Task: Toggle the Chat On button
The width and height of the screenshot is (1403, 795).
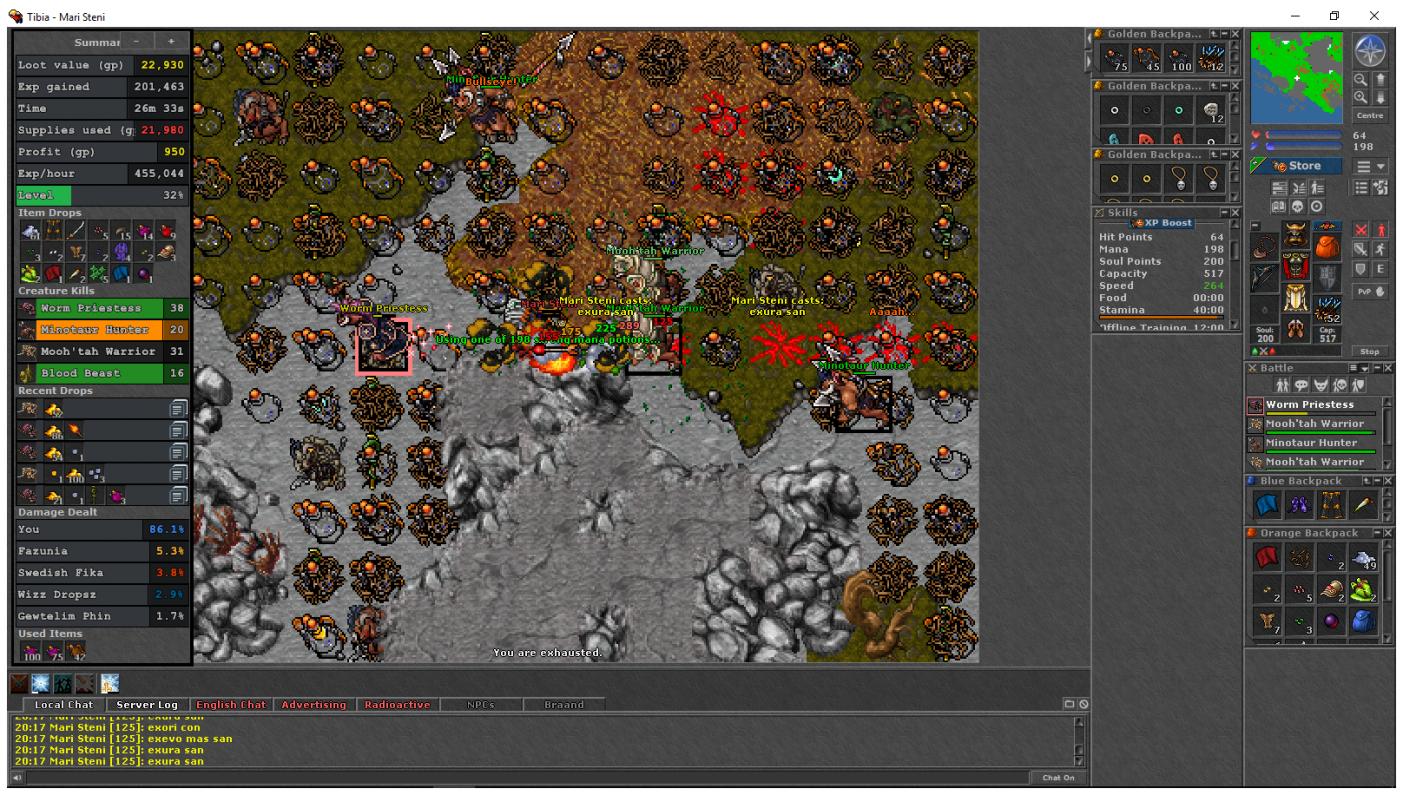Action: (1058, 777)
